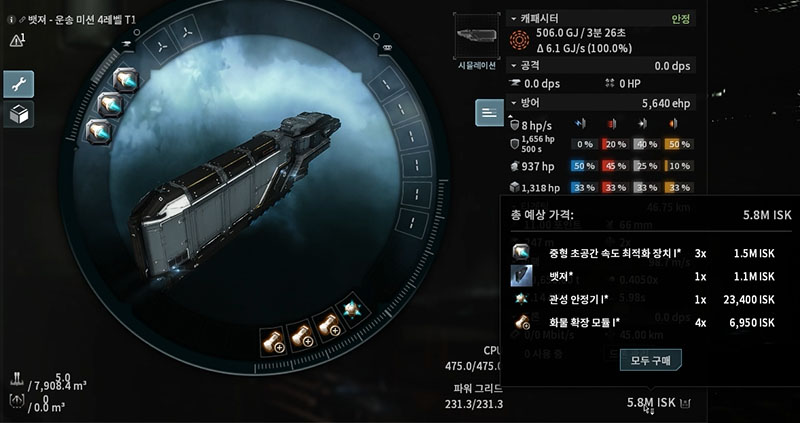Buy all items with 모두 구매

pos(652,359)
